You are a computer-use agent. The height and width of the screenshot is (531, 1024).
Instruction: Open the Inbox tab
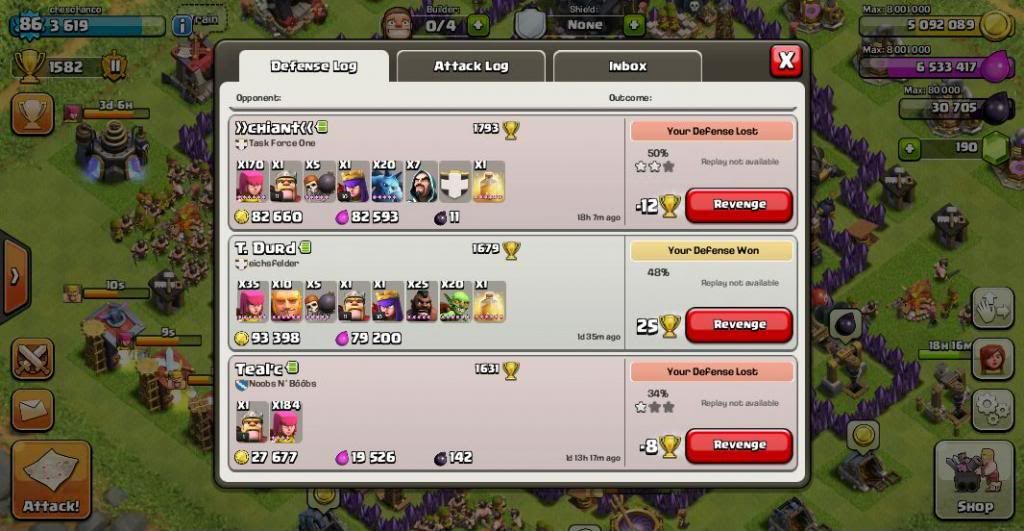[627, 66]
